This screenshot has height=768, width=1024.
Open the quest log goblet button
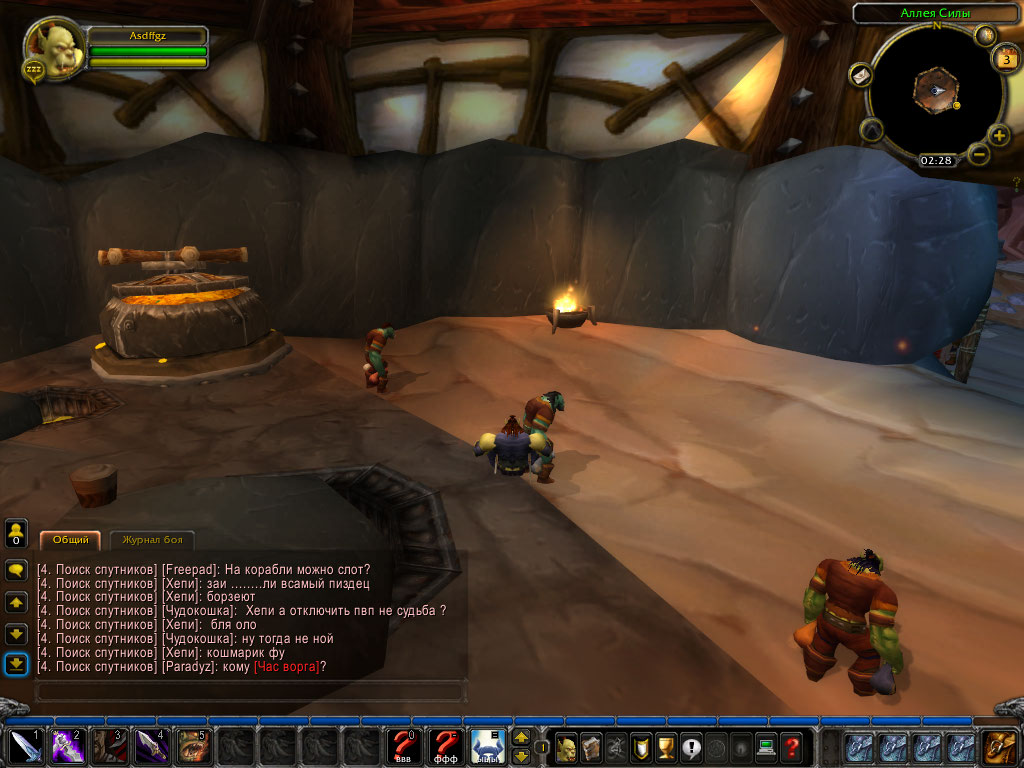pos(666,747)
